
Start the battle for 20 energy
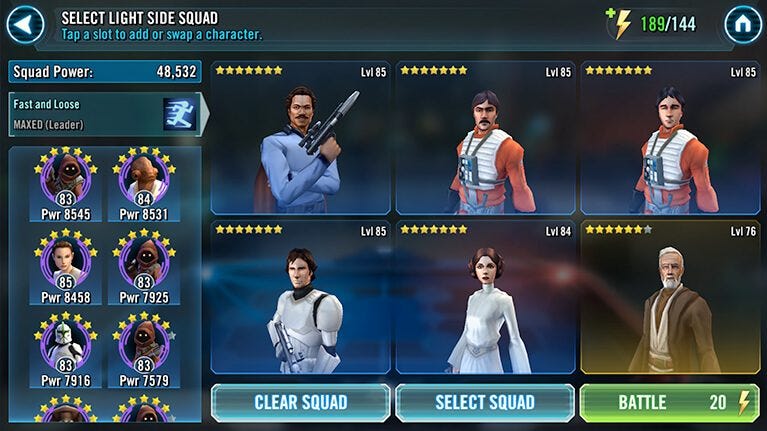point(669,403)
